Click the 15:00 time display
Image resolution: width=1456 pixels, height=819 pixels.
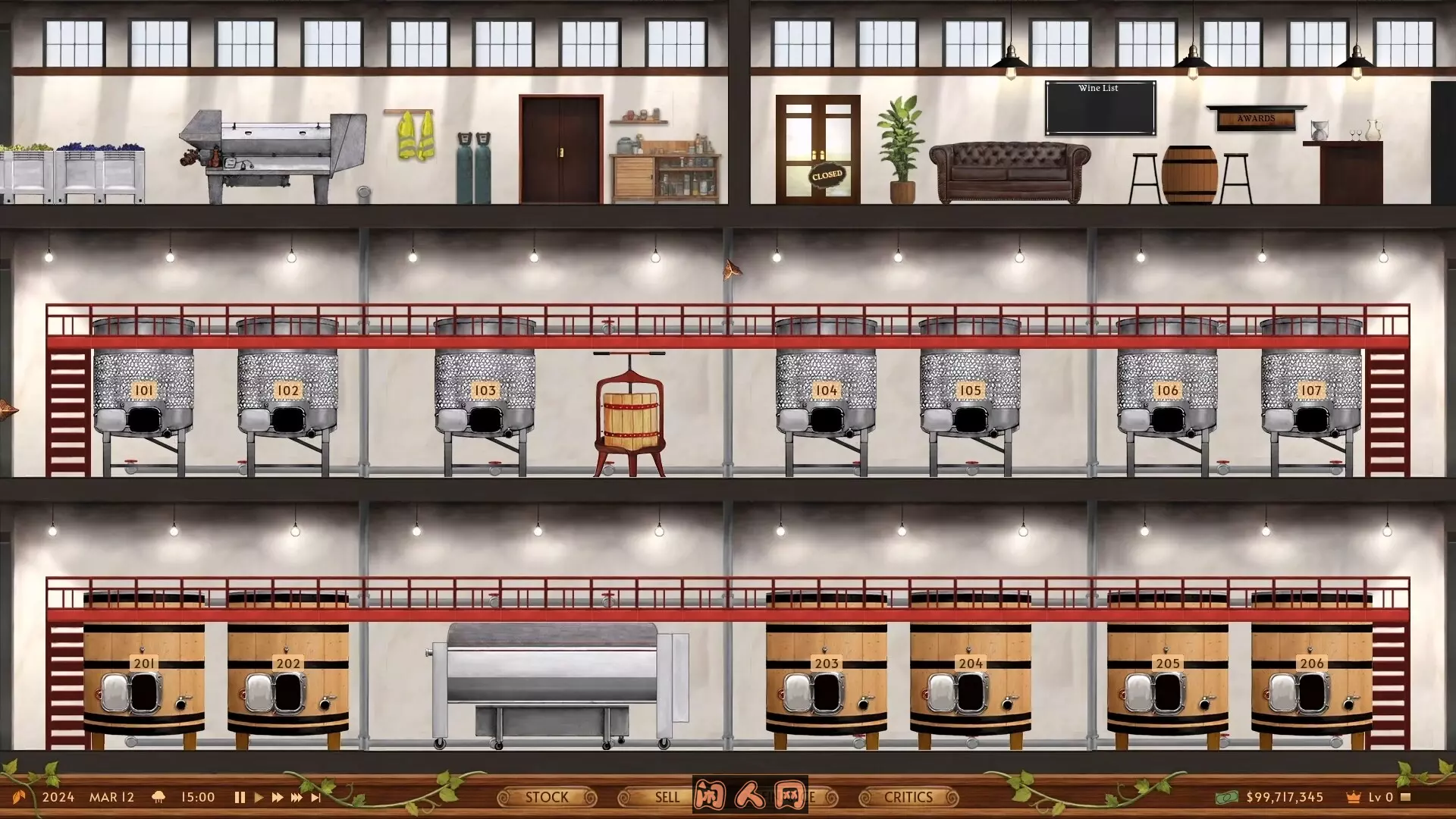point(197,797)
